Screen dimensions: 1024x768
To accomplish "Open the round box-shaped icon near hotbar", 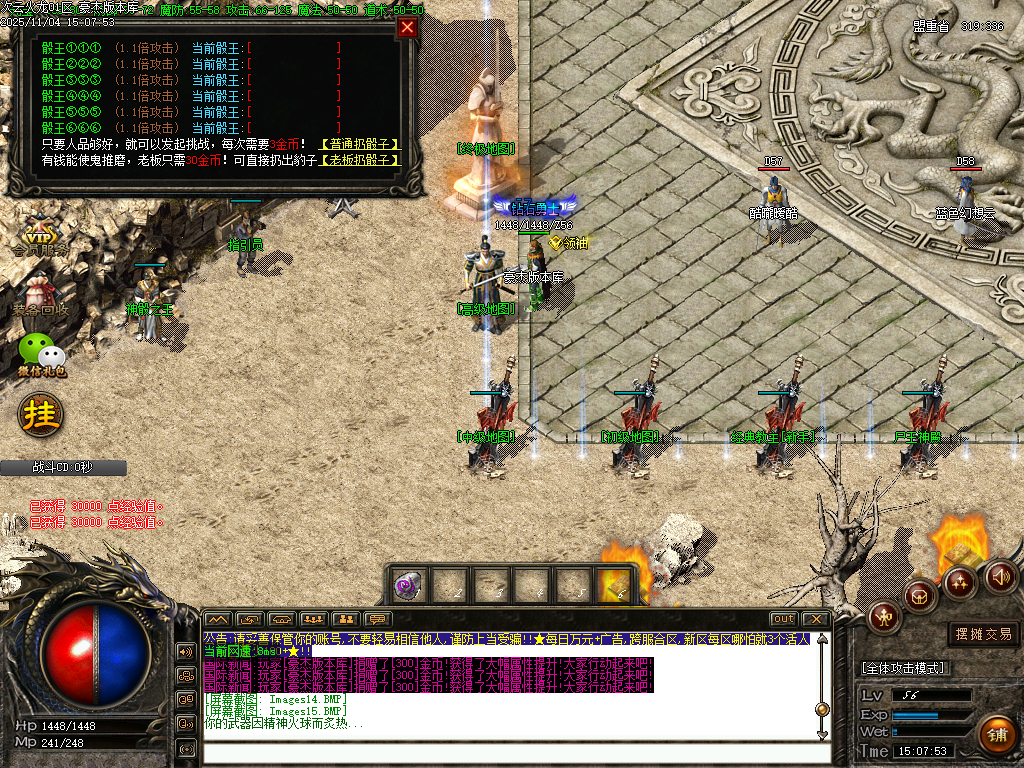I will point(921,597).
